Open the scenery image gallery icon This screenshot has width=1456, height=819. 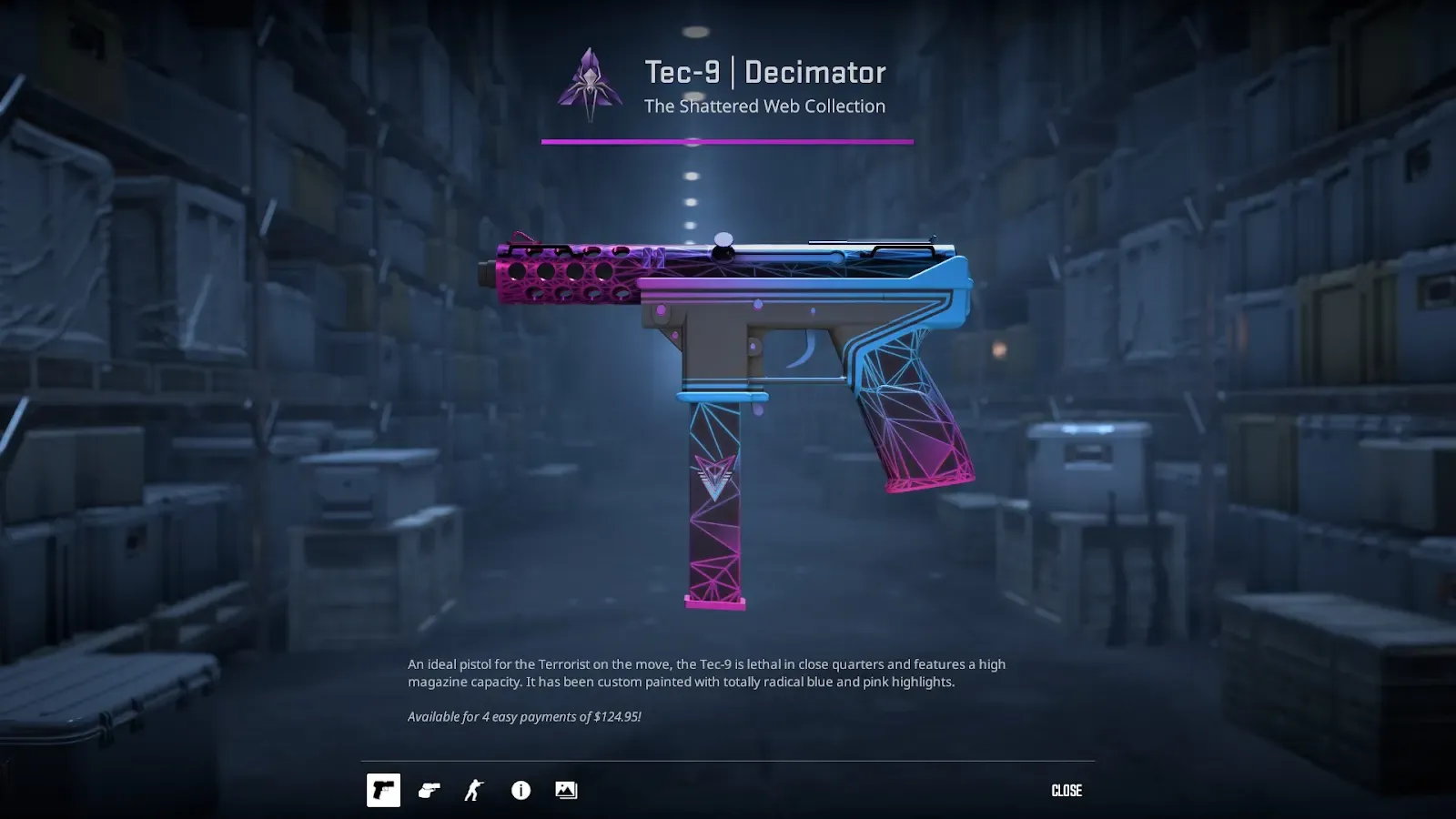[566, 790]
